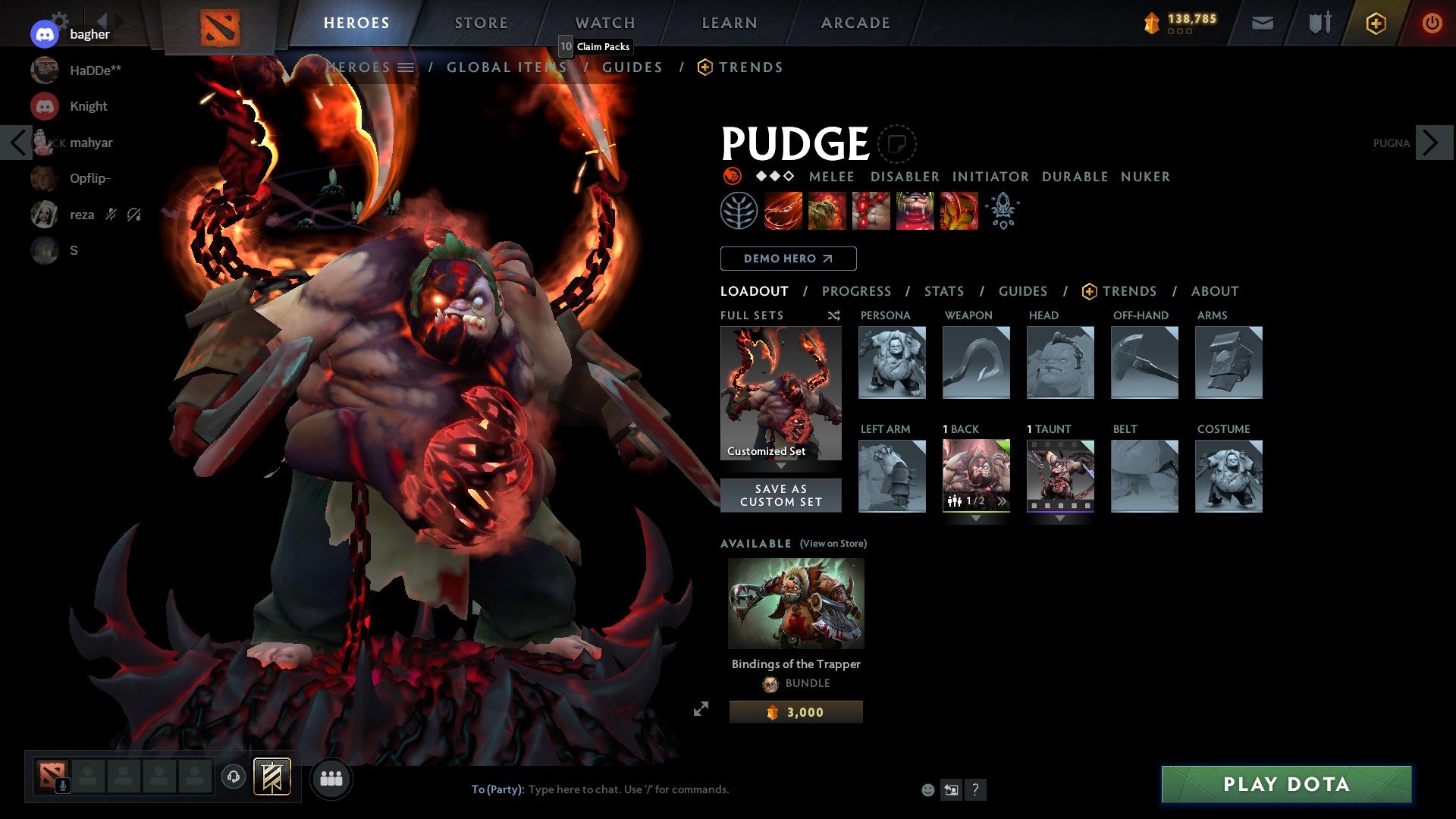This screenshot has height=819, width=1456.
Task: Open the GLOBAL ITEMS breadcrumb menu
Action: 507,67
